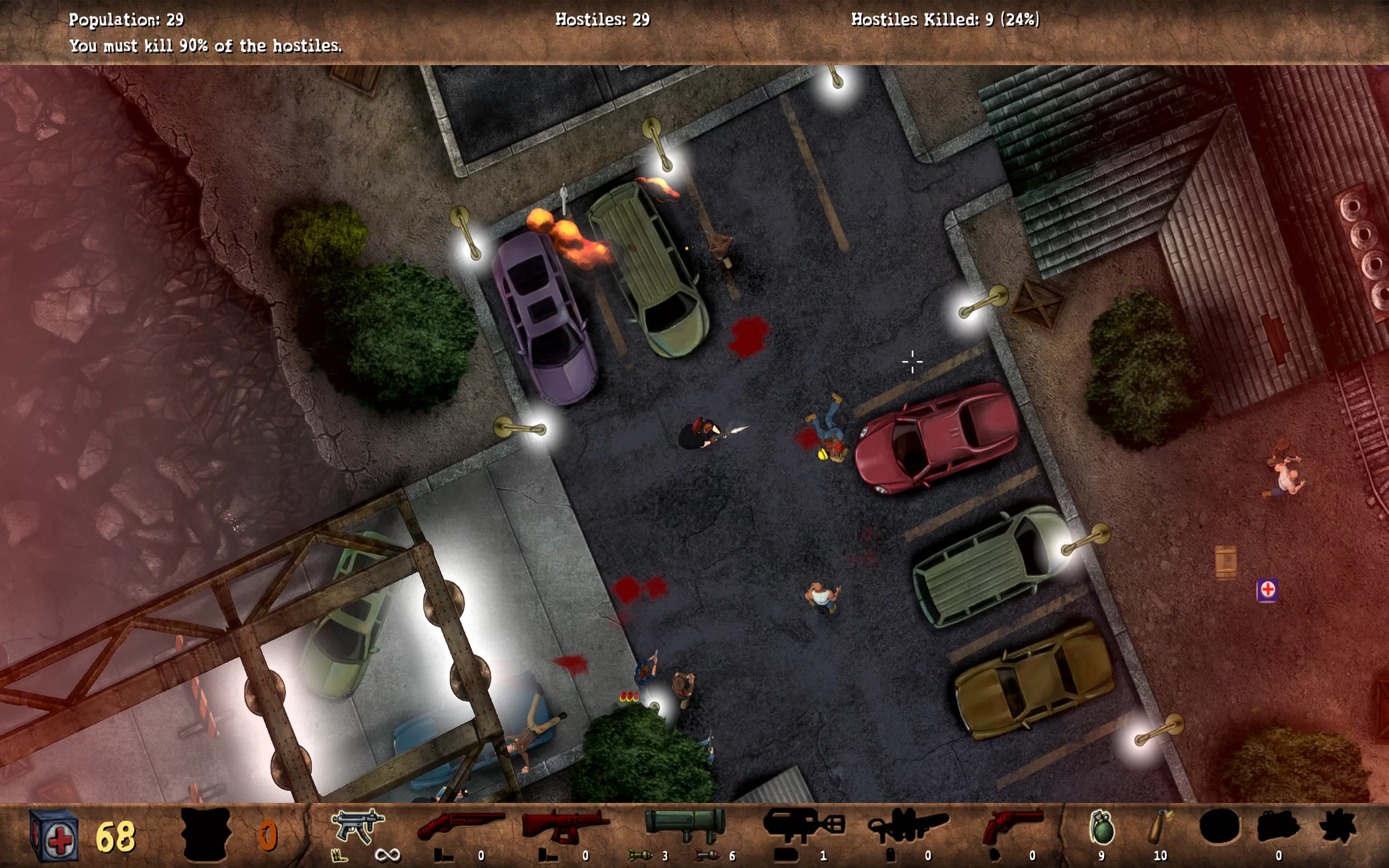Viewport: 1389px width, 868px height.
Task: Select the molotov cocktail icon
Action: (1161, 826)
